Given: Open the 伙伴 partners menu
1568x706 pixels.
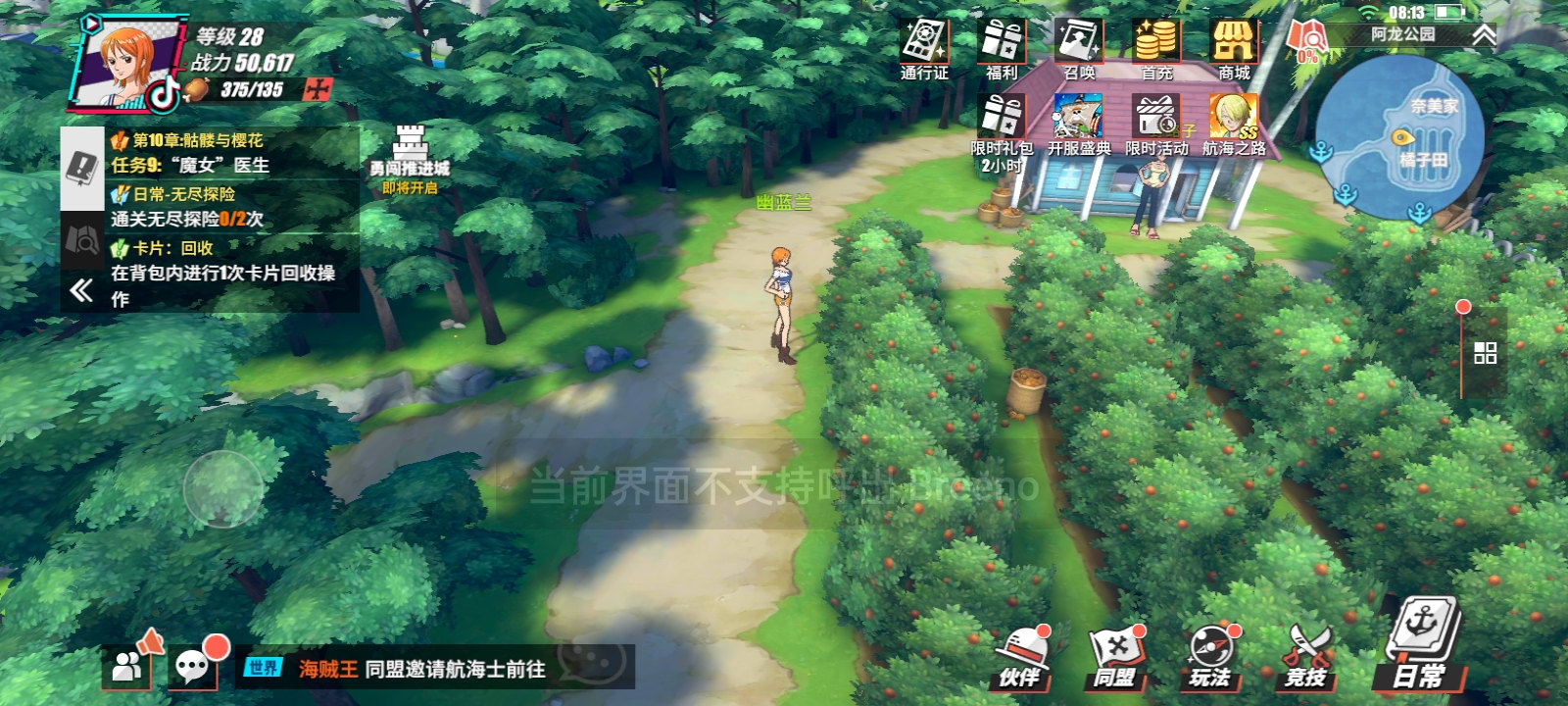Looking at the screenshot, I should point(1021,655).
